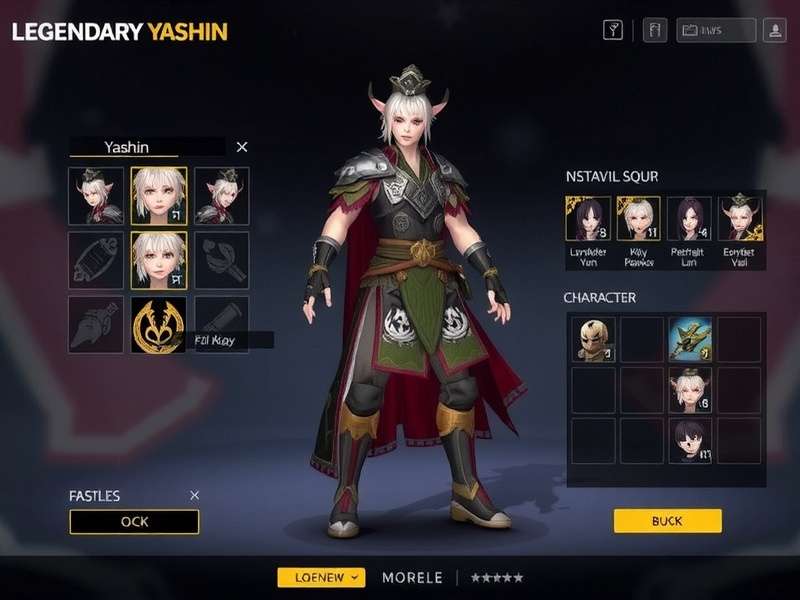Select the golden aircraft item slot
Image resolution: width=800 pixels, height=600 pixels.
click(x=690, y=339)
